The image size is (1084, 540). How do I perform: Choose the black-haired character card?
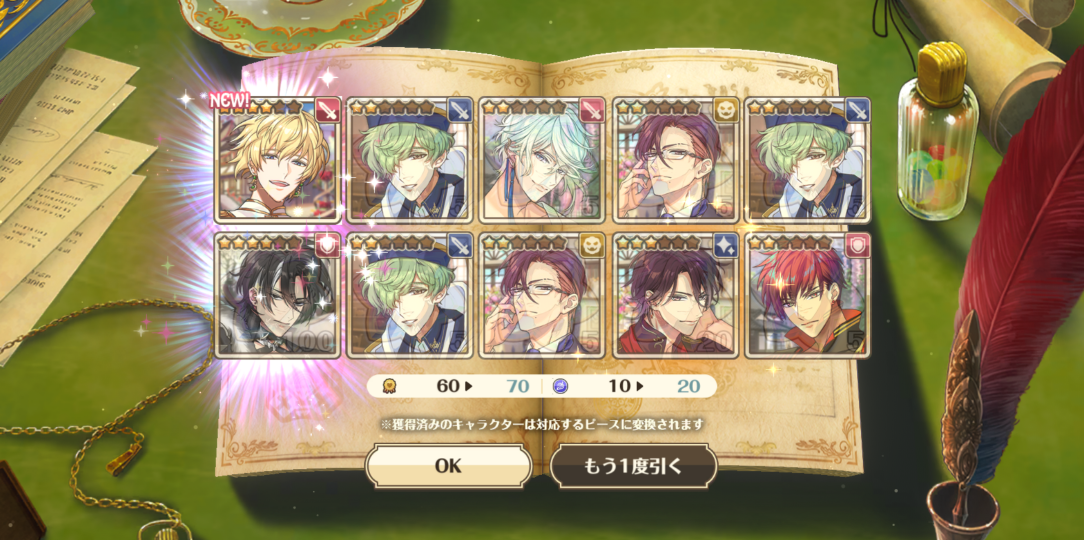(278, 296)
